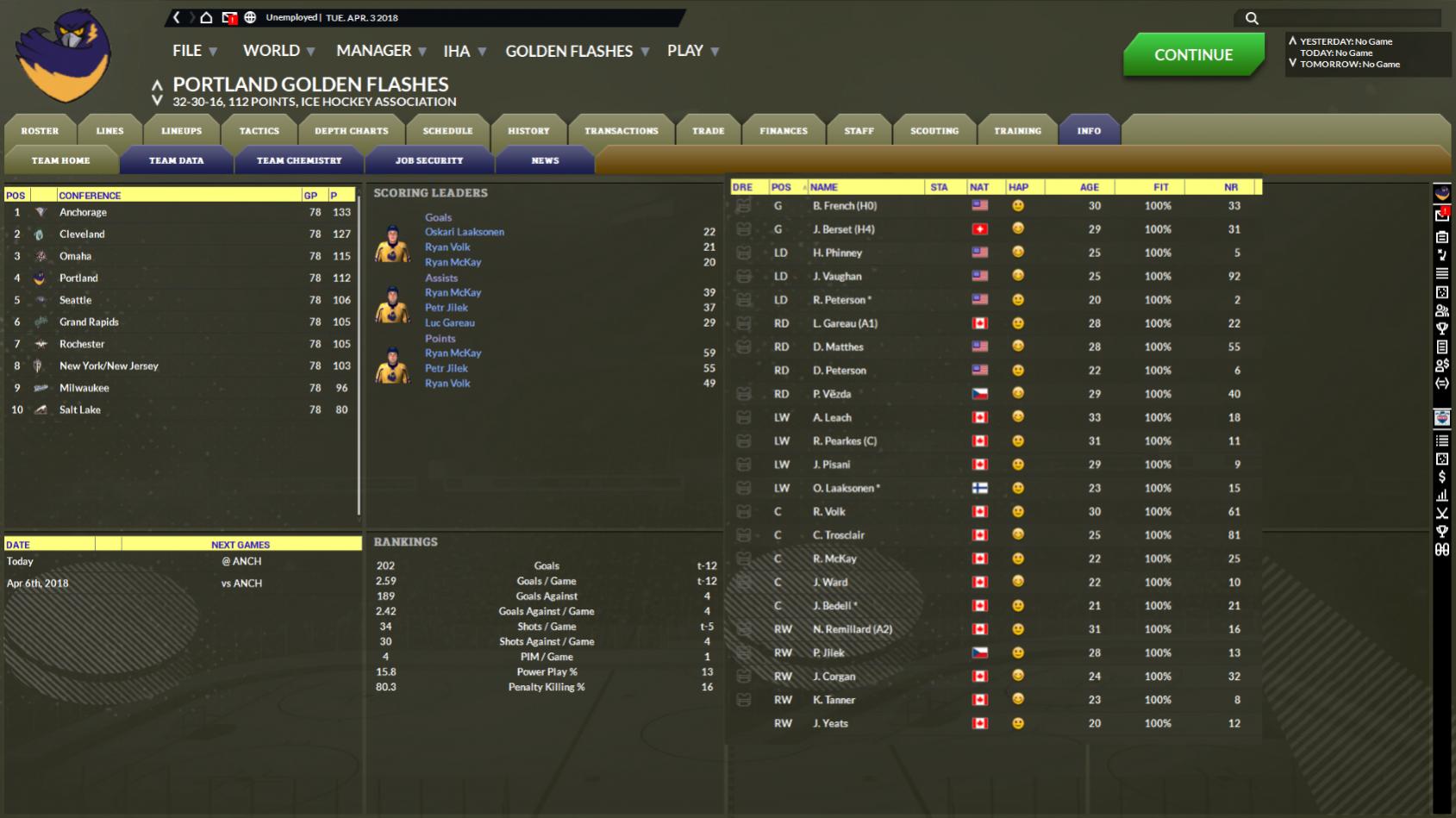Sort roster by the AGE column

1090,187
